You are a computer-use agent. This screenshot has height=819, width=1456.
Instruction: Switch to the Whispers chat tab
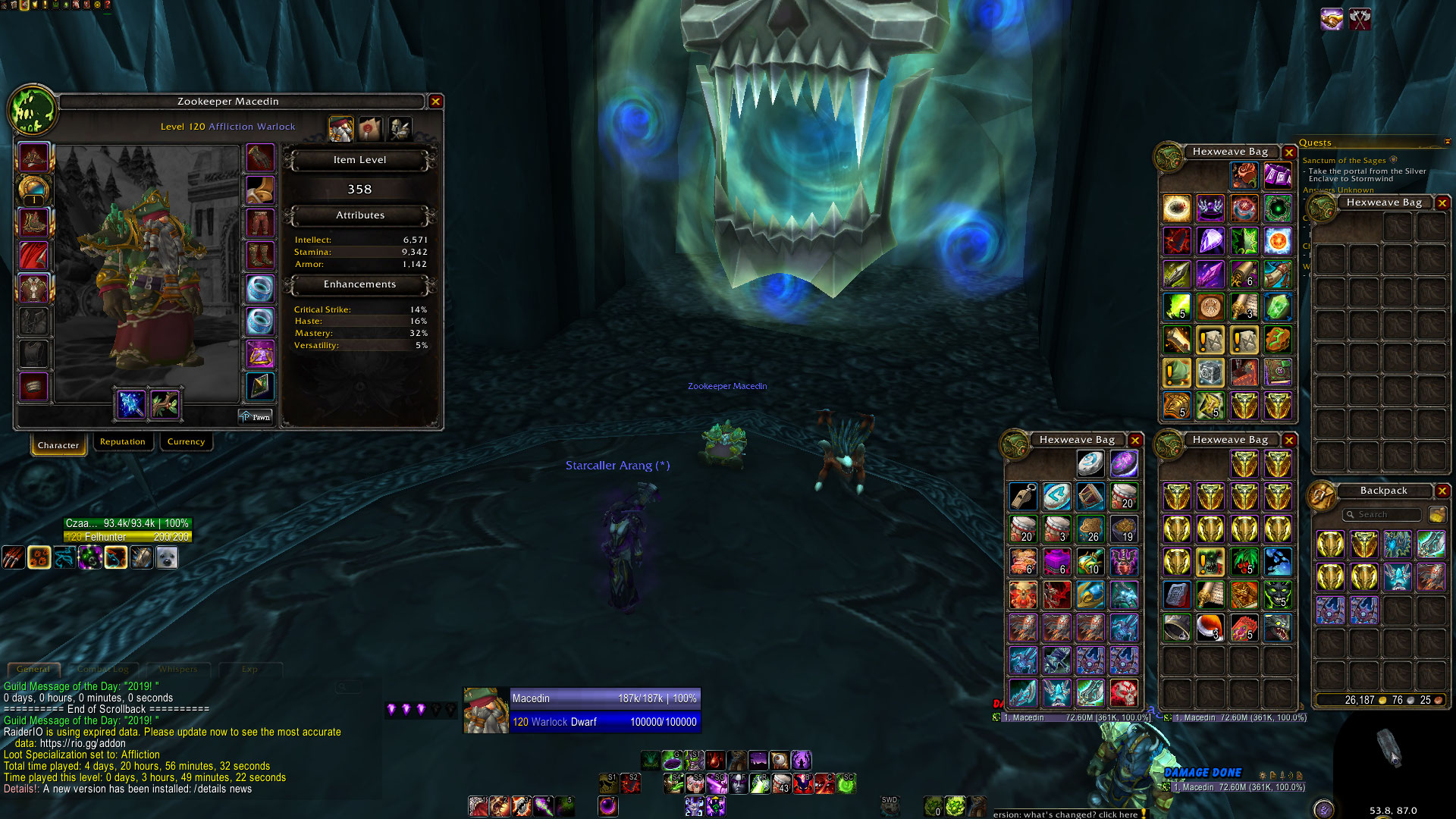[178, 670]
